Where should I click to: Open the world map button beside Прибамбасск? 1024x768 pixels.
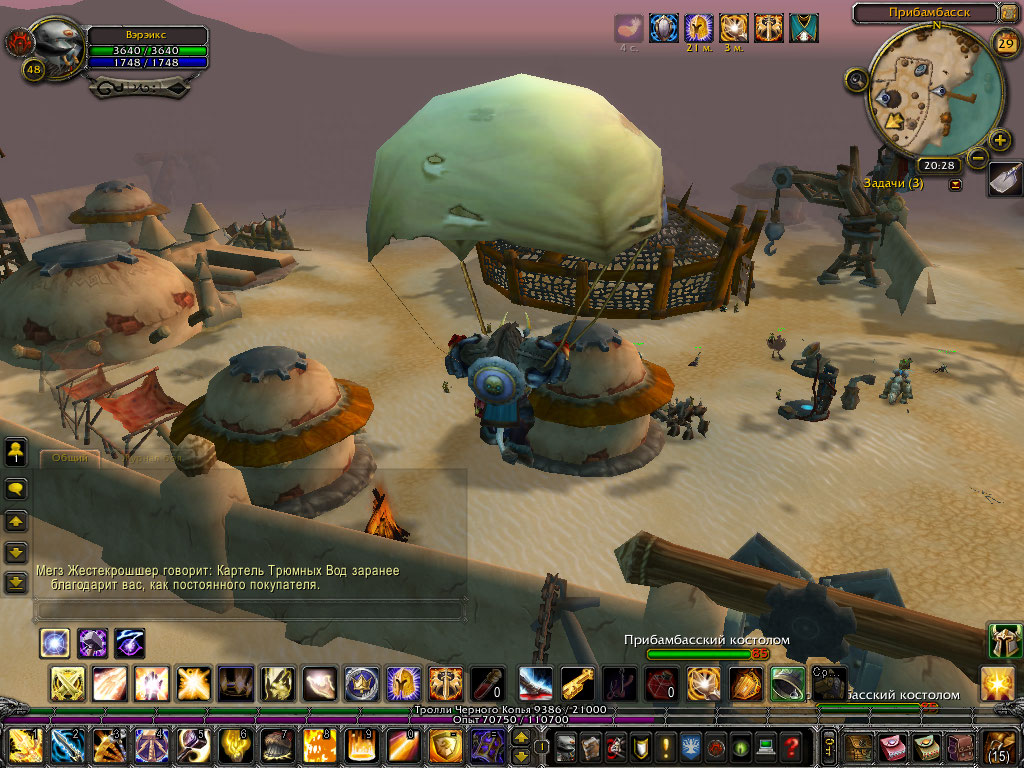coord(1011,13)
